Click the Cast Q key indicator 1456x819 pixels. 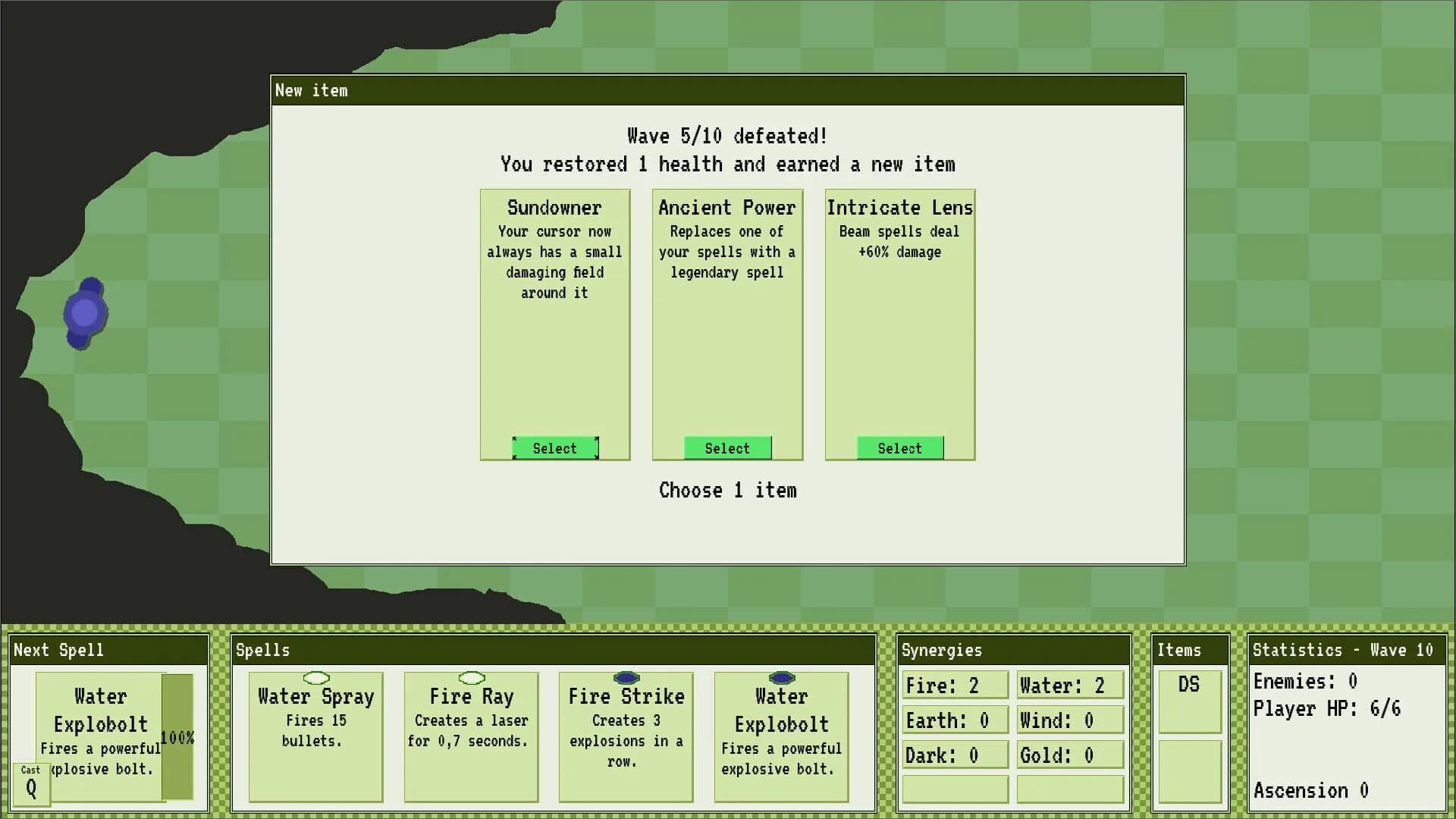(x=31, y=781)
